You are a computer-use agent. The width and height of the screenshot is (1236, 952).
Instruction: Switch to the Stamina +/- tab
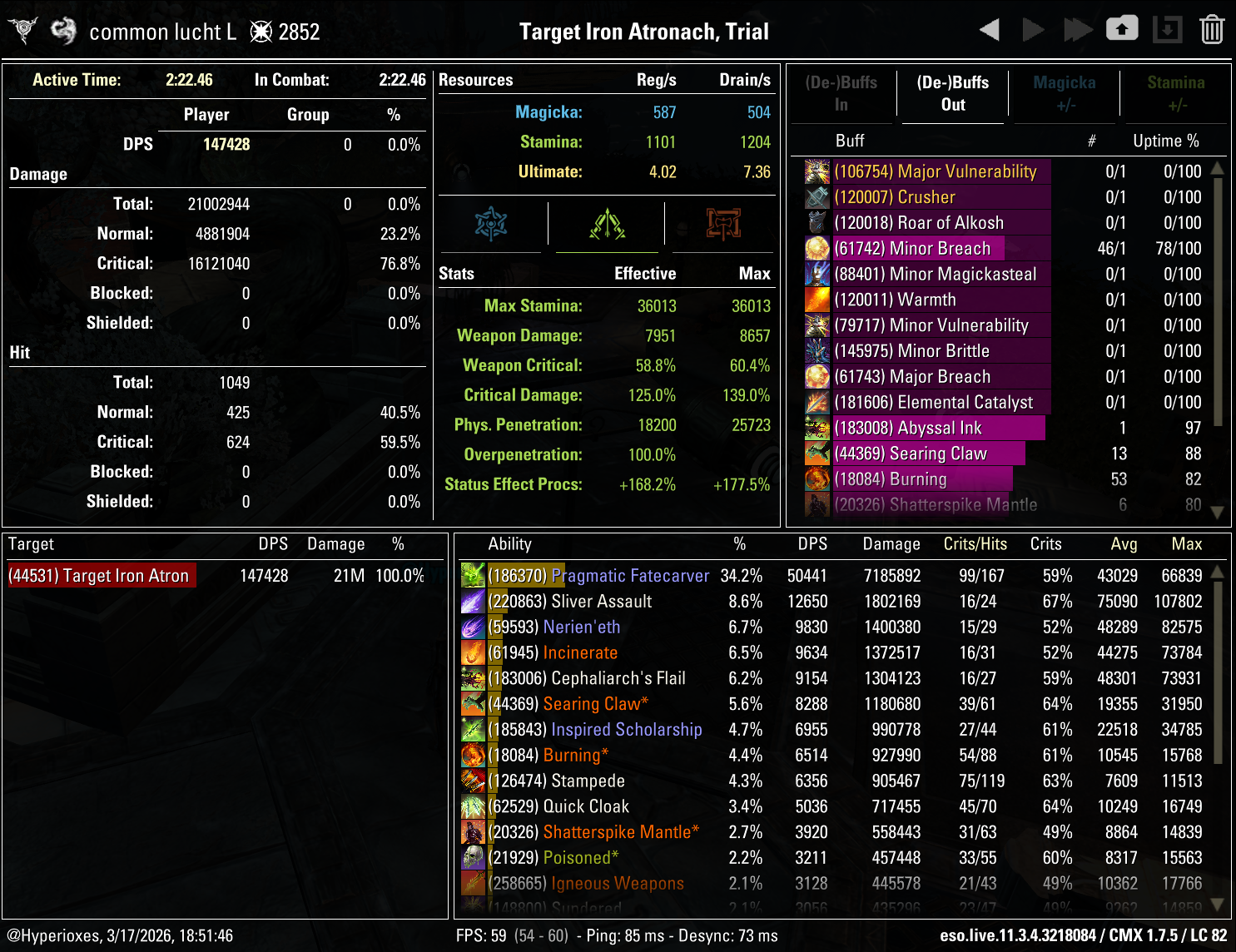point(1176,93)
